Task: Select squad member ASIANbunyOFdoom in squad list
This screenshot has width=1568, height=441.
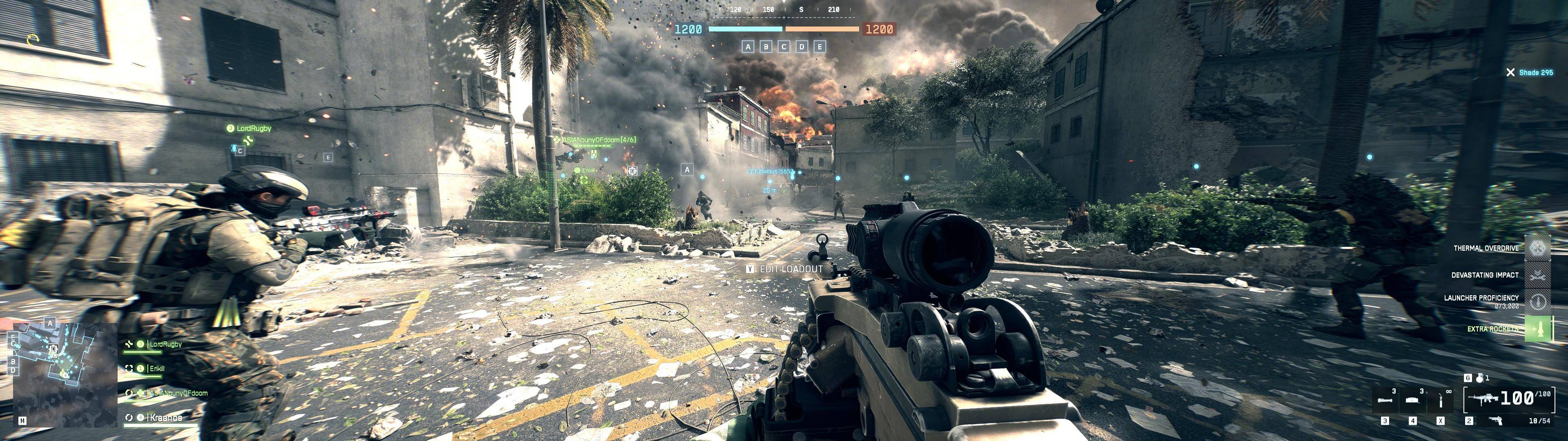Action: (178, 394)
